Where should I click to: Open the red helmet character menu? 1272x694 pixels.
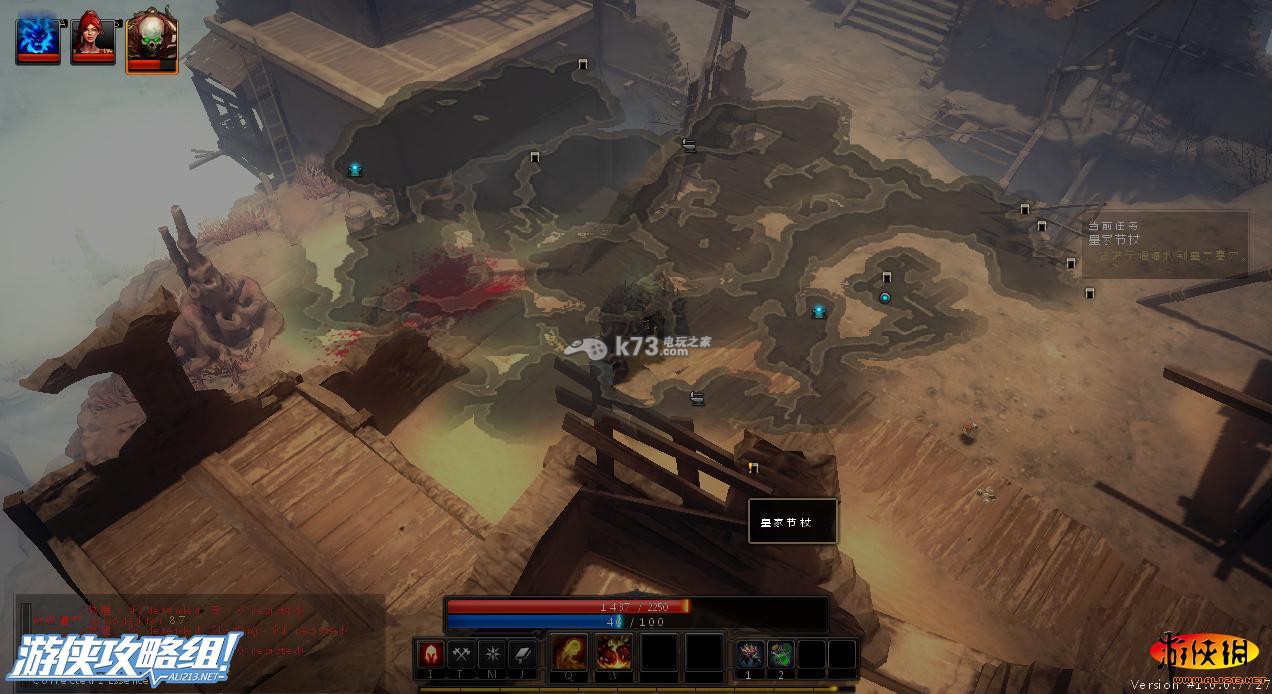(431, 654)
